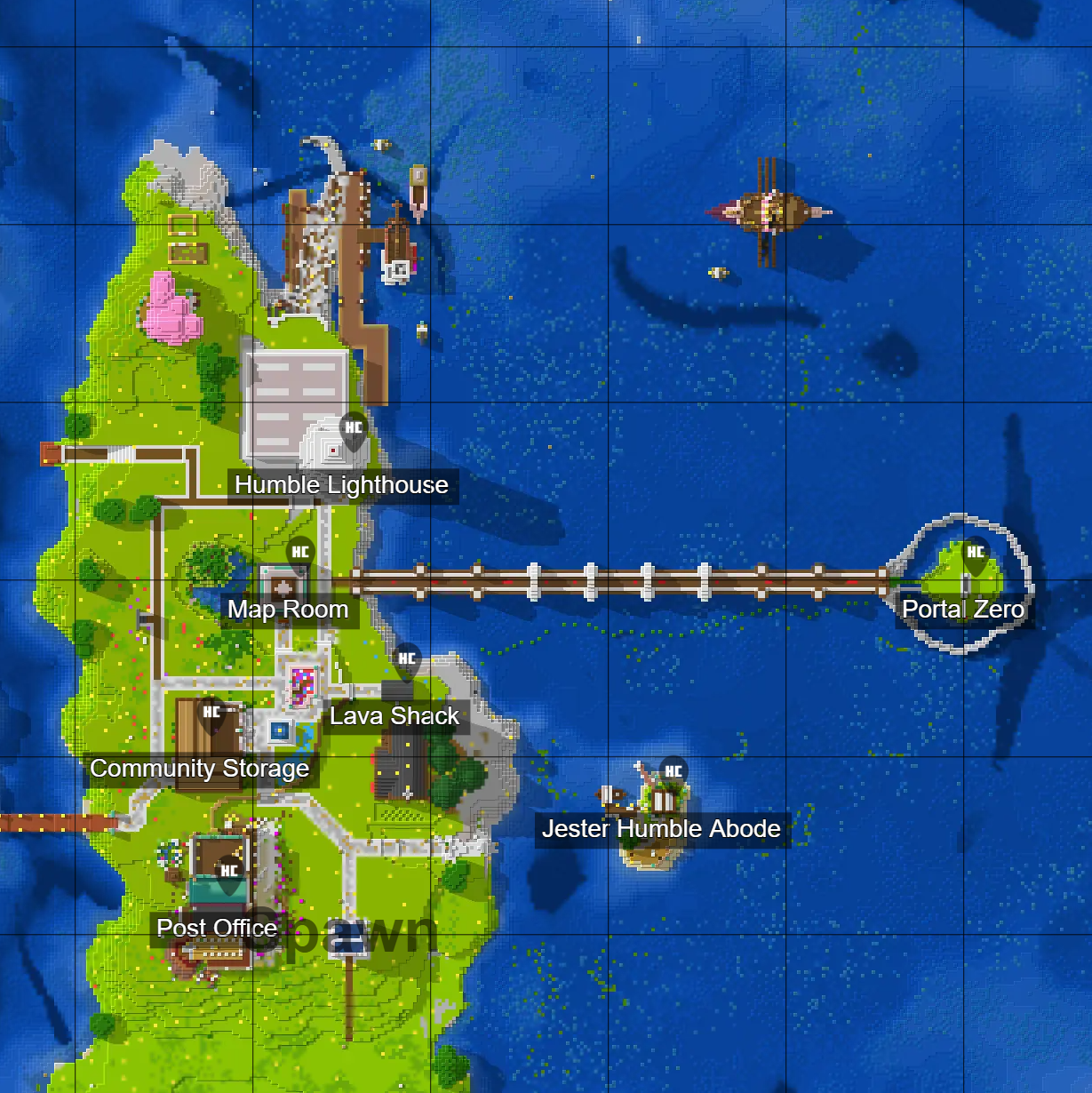Select the Map Room label
Image resolution: width=1092 pixels, height=1093 pixels.
point(288,610)
